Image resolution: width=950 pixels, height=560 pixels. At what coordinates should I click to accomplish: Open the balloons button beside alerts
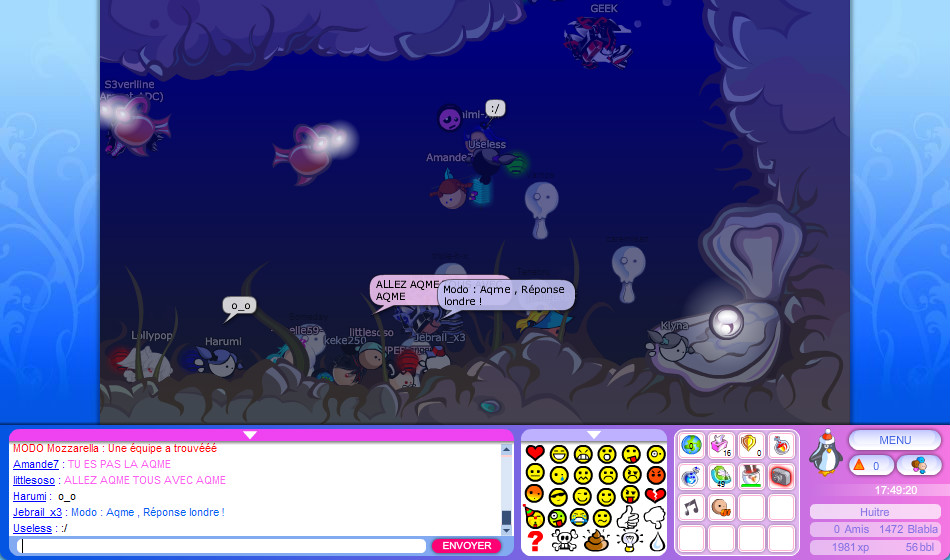918,465
